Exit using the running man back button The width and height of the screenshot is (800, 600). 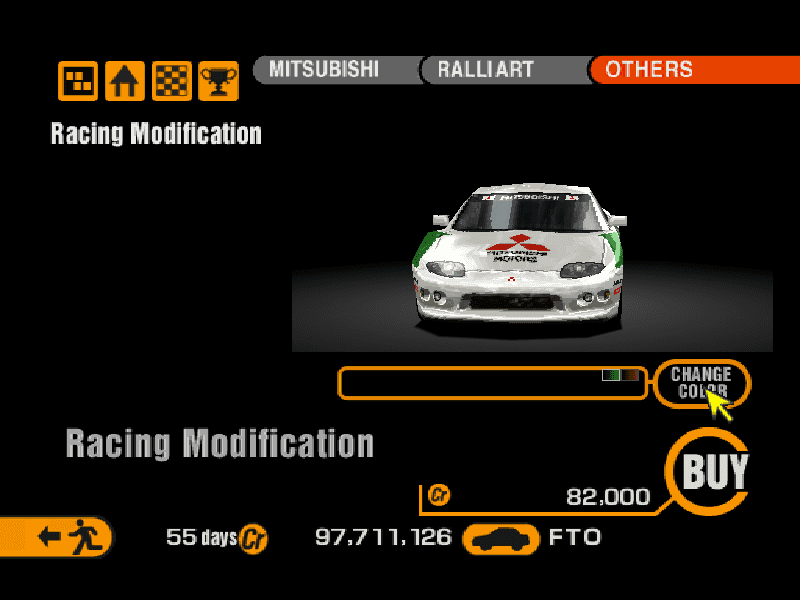[x=64, y=537]
